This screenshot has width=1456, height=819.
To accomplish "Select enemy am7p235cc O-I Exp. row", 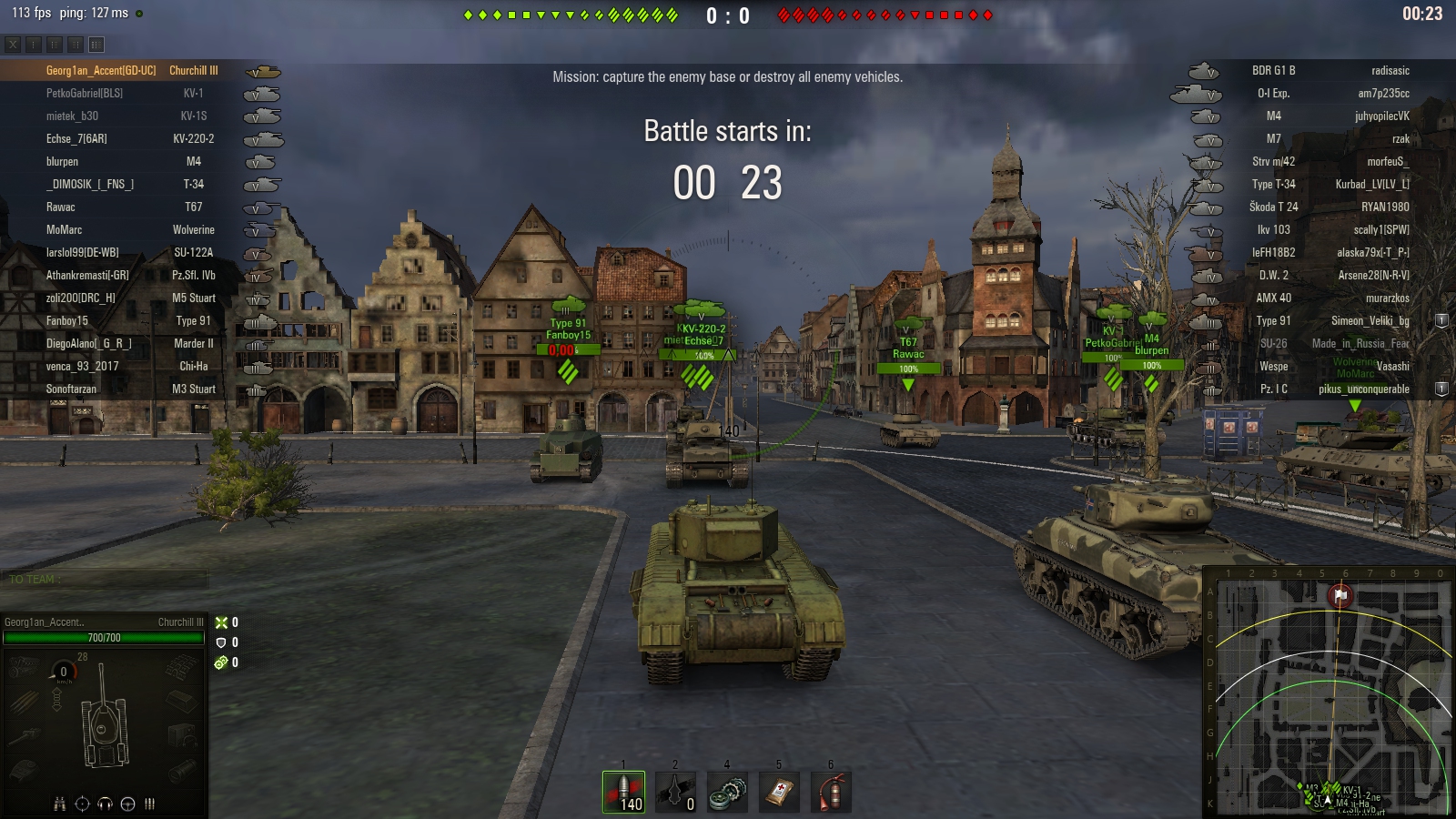I will [1329, 94].
